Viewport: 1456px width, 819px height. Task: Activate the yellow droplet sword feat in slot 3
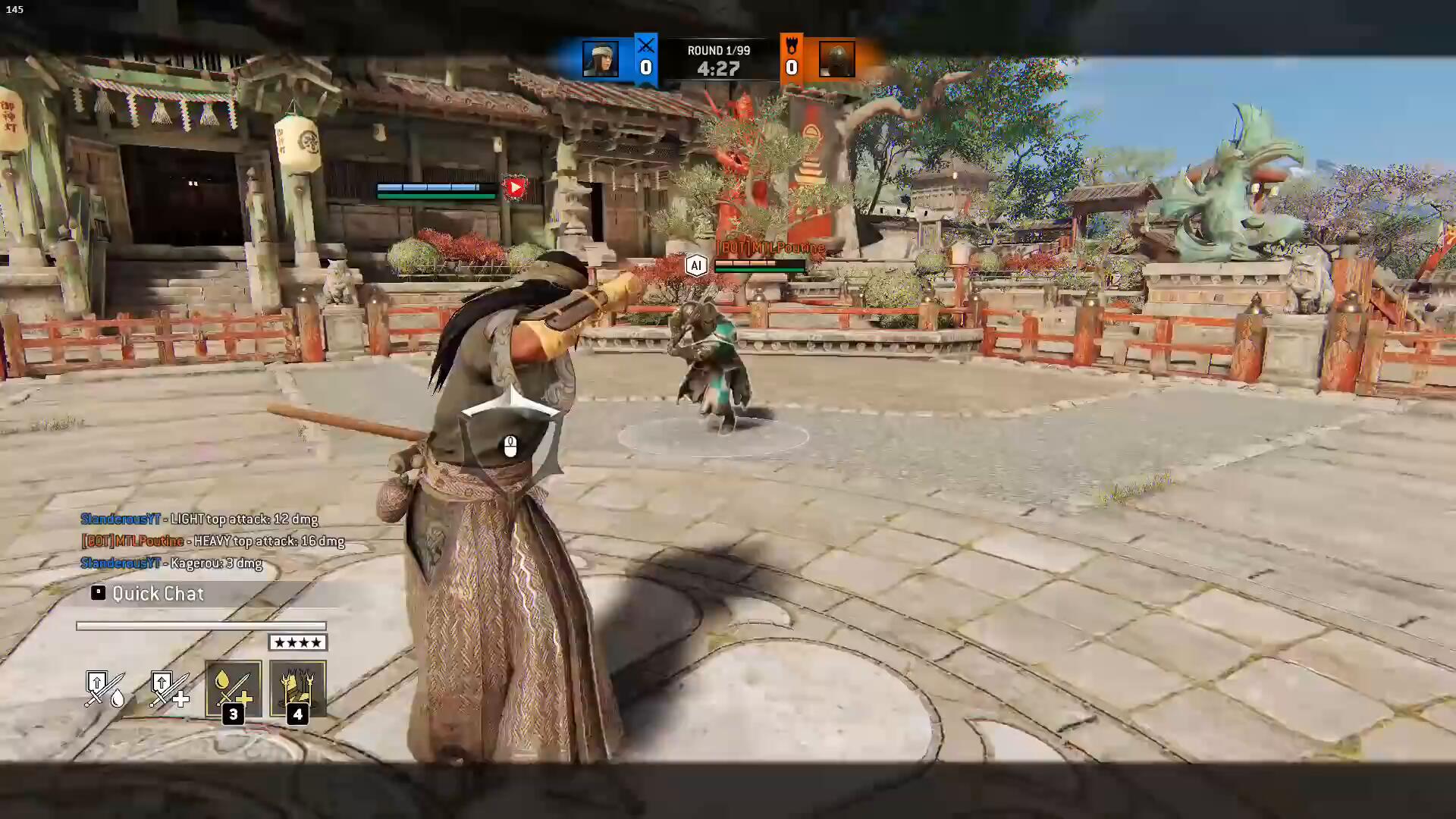[233, 689]
